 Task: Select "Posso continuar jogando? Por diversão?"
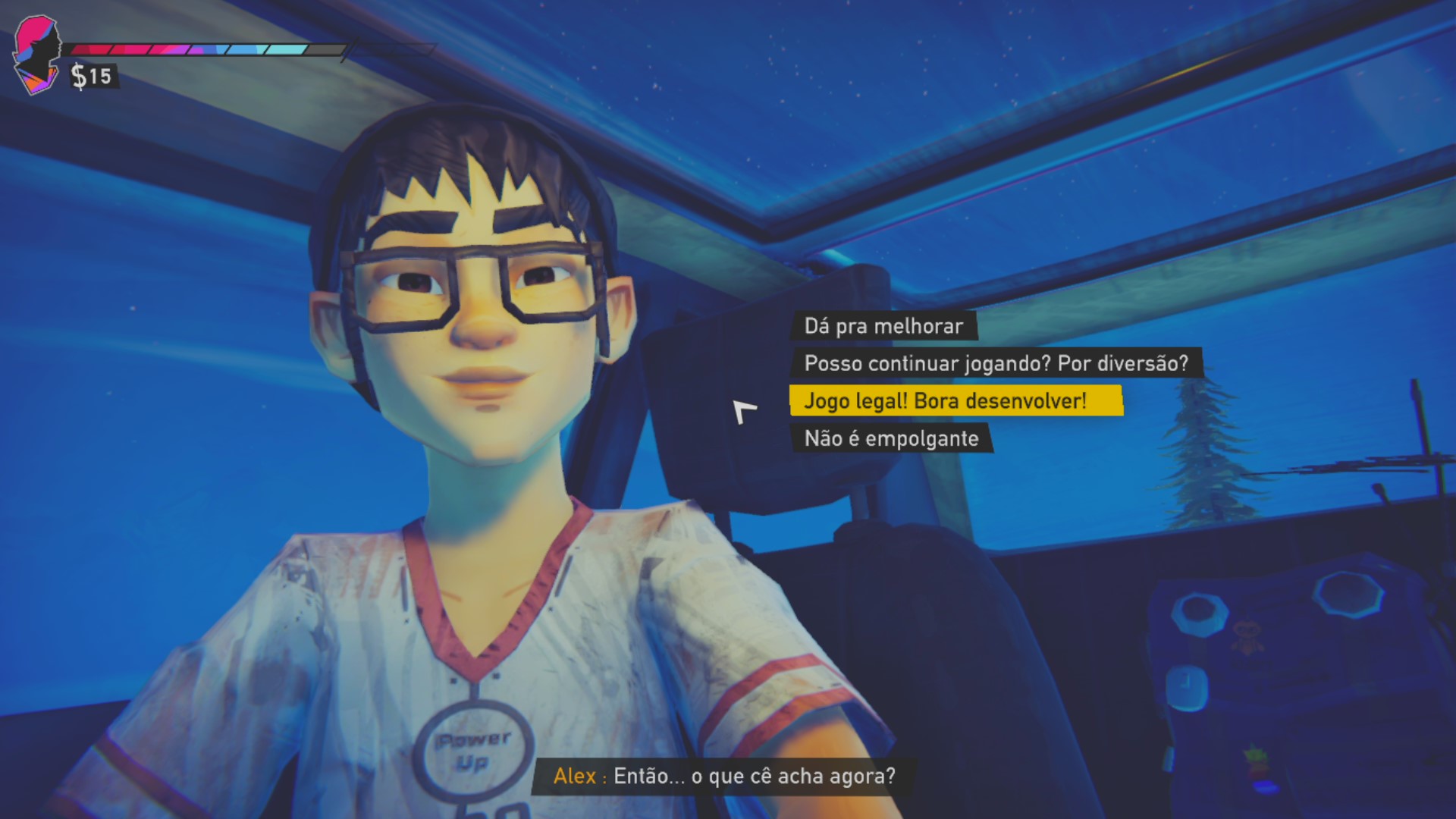coord(996,363)
